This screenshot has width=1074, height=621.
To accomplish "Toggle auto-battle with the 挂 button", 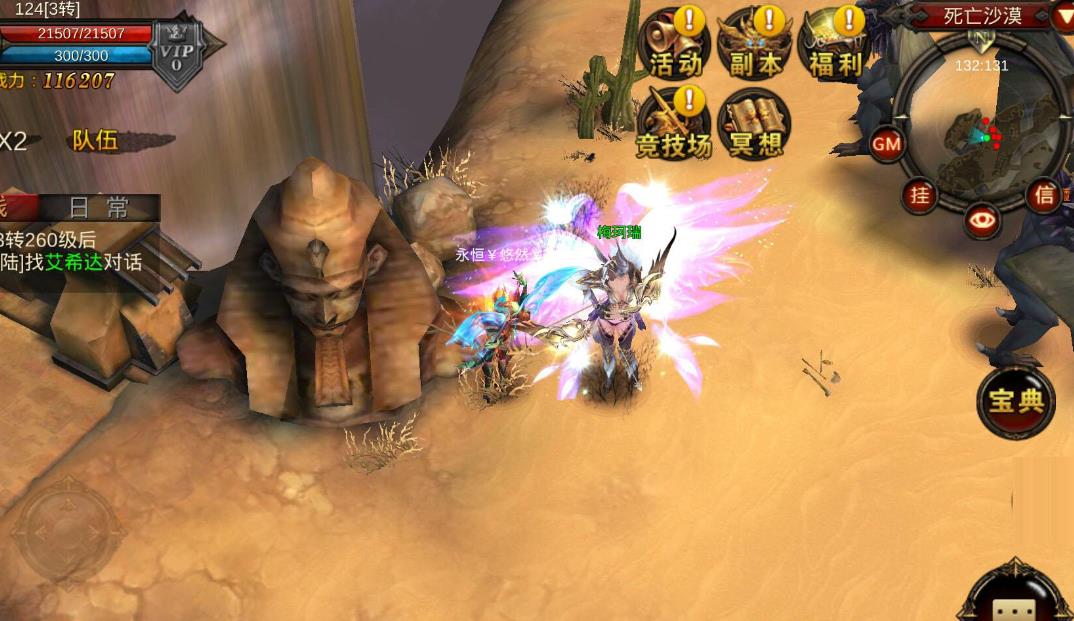I will (x=920, y=195).
